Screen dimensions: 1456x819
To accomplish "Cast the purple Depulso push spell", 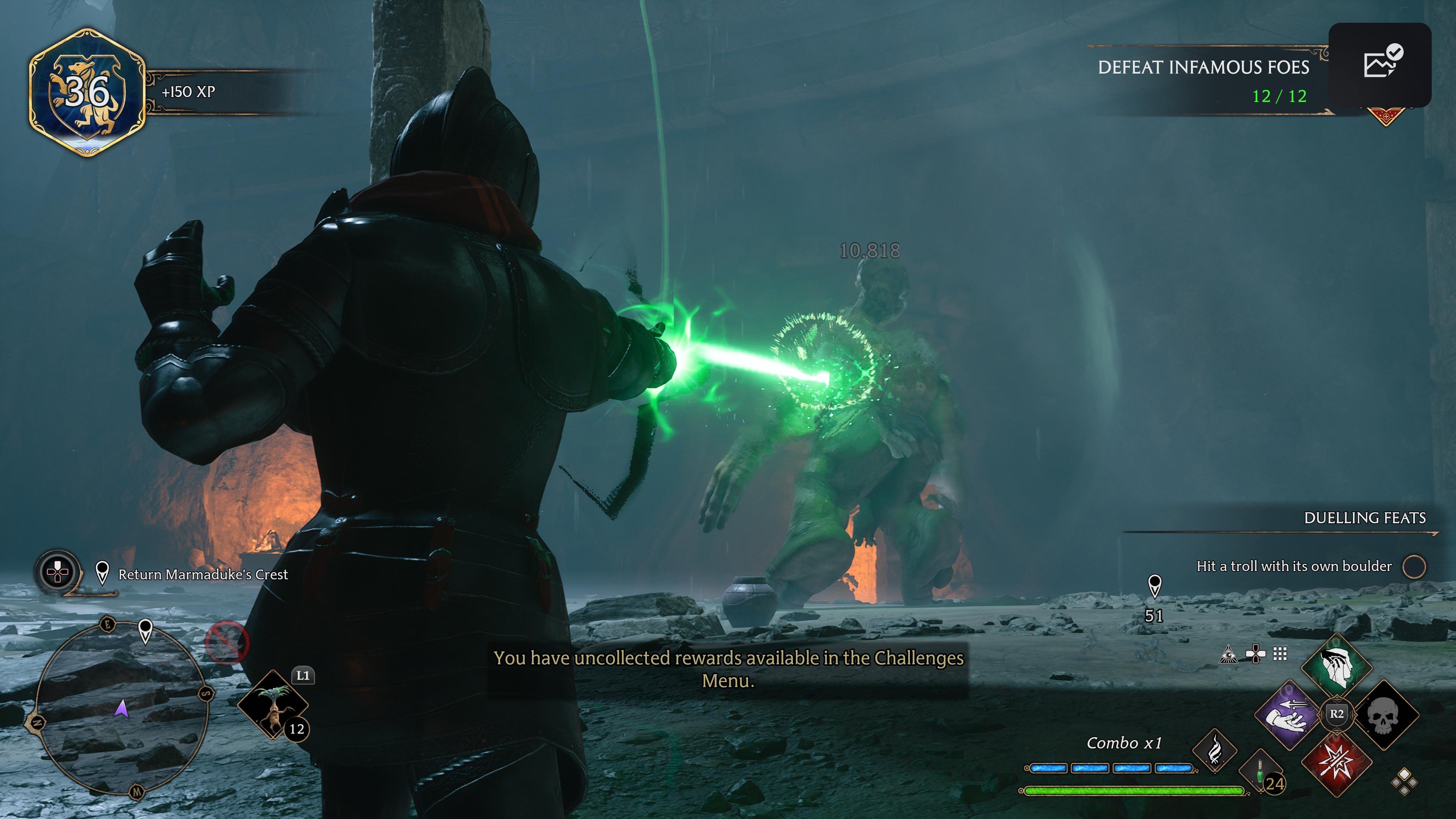I will click(x=1289, y=715).
